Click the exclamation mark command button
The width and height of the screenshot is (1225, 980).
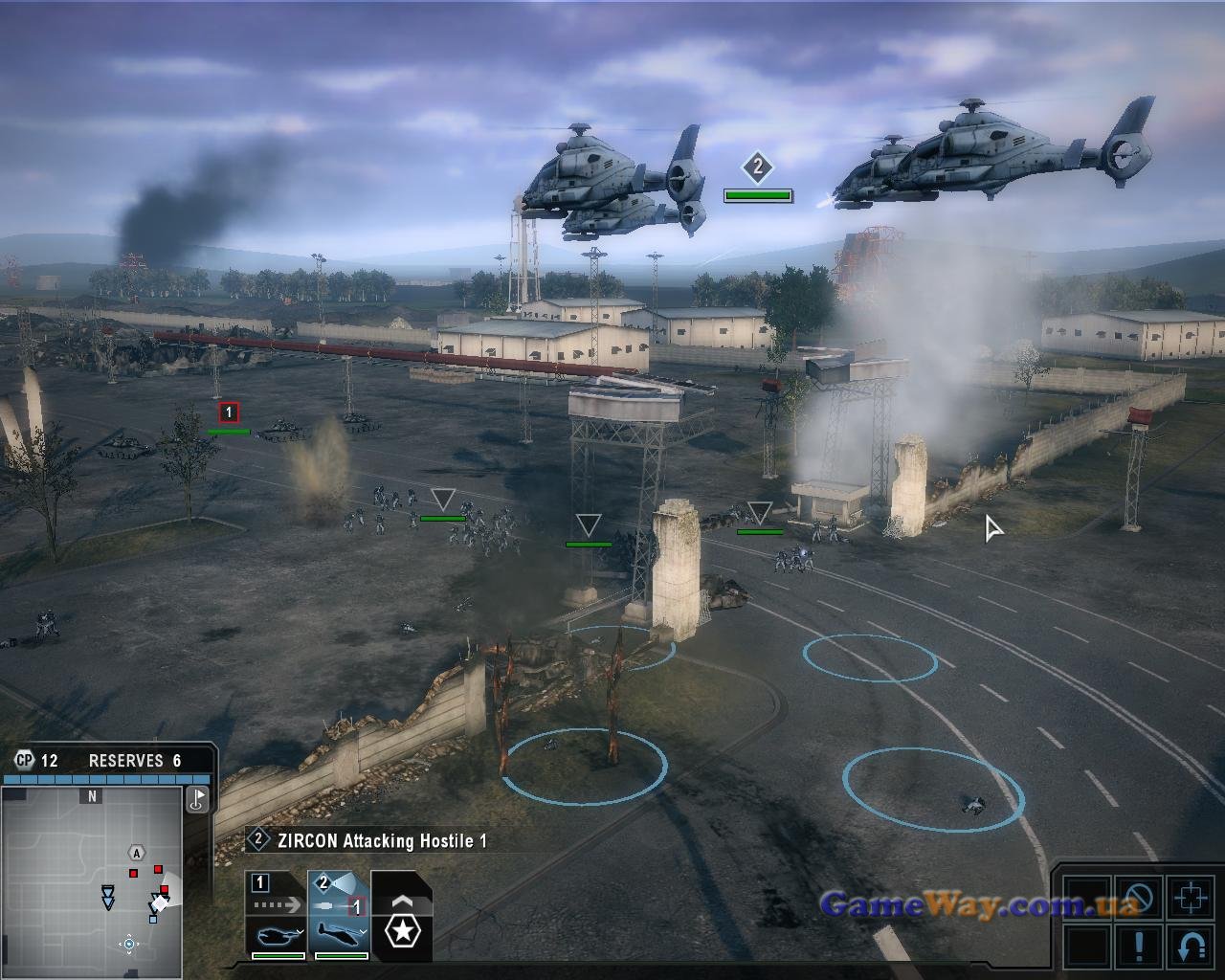pyautogui.click(x=1139, y=947)
